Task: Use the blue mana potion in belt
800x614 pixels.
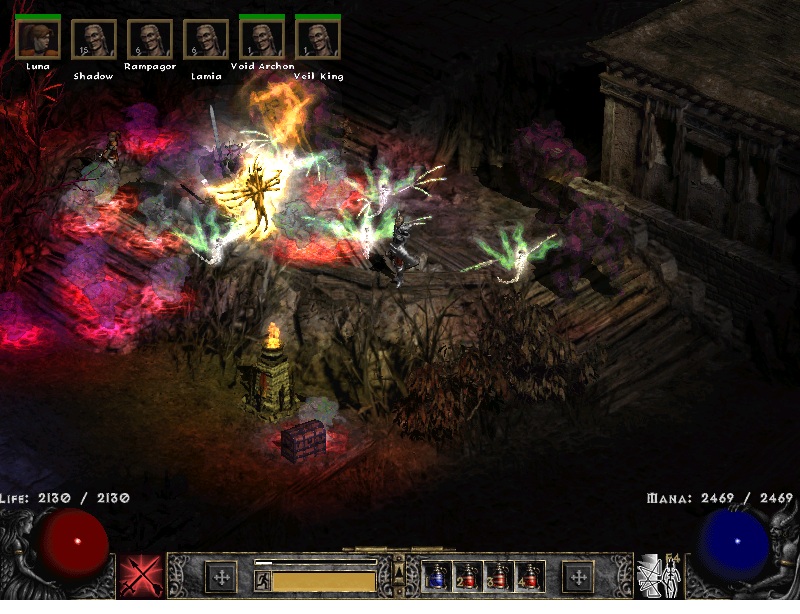Action: click(436, 576)
